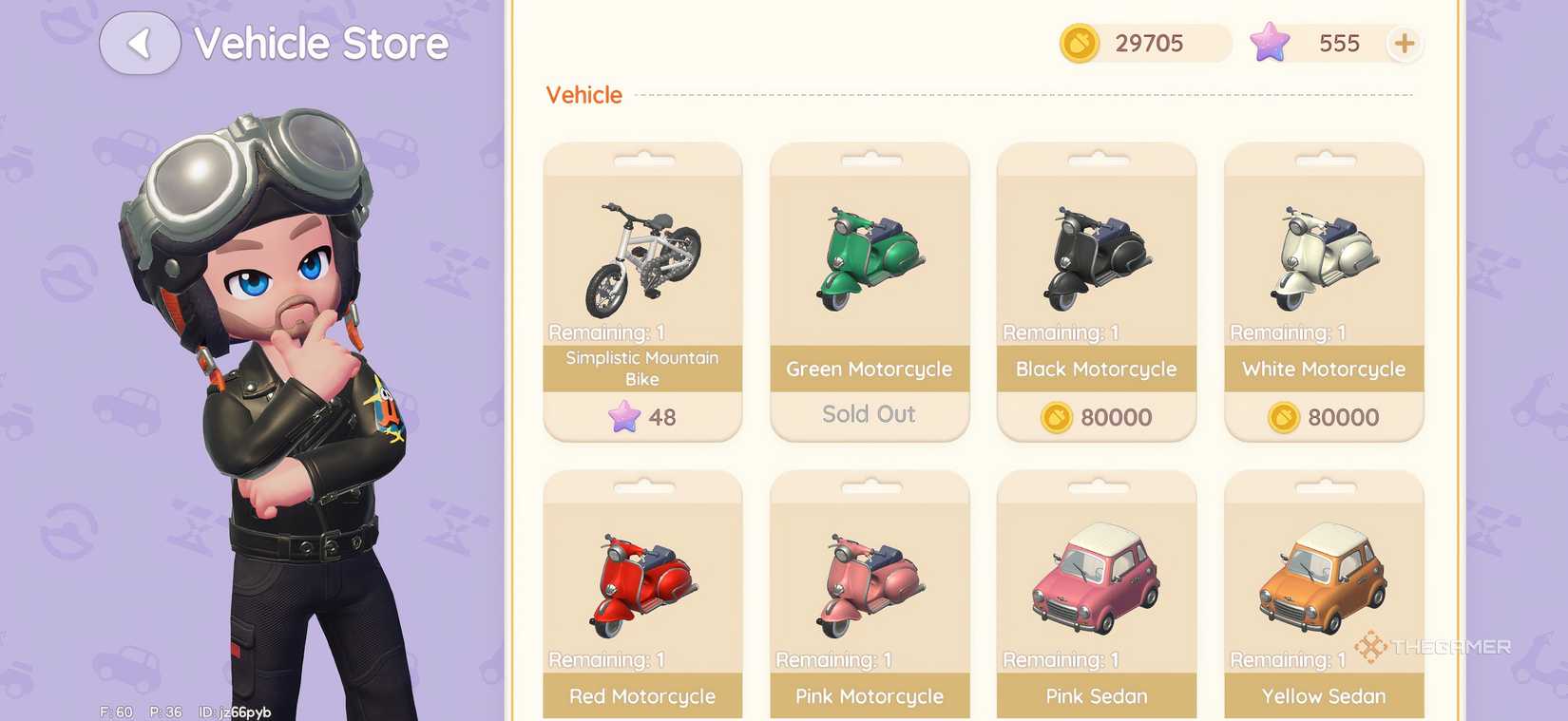Select the Red Motorcycle item
Screen dimensions: 1568x721
coord(641,579)
